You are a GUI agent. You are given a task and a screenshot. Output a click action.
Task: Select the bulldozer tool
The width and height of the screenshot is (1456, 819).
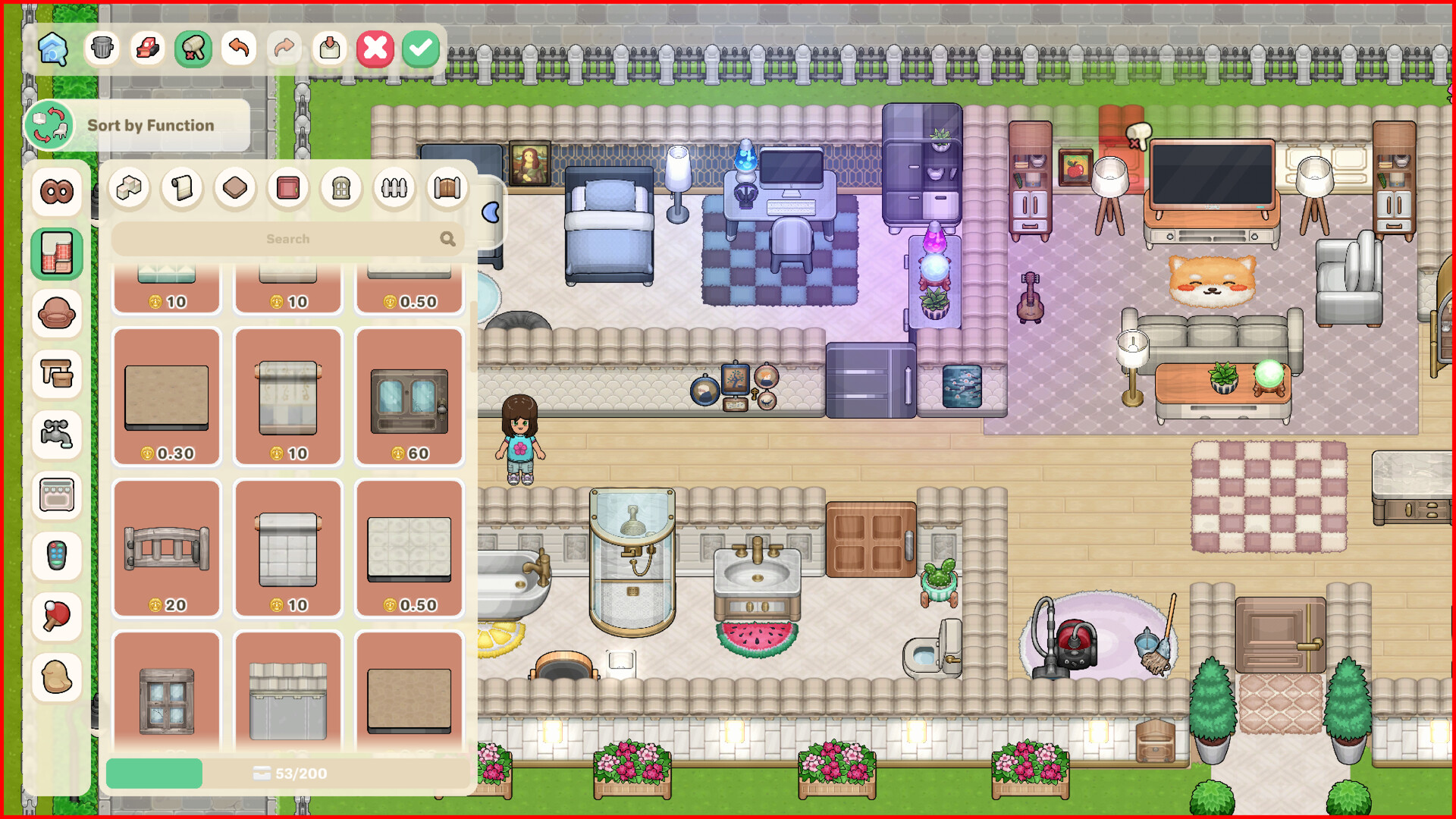[147, 49]
